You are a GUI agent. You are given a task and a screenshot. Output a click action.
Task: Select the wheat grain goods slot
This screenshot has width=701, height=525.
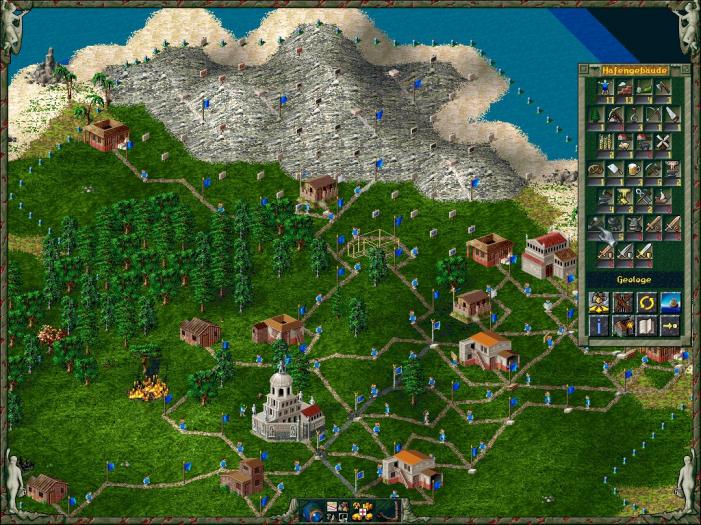[605, 142]
